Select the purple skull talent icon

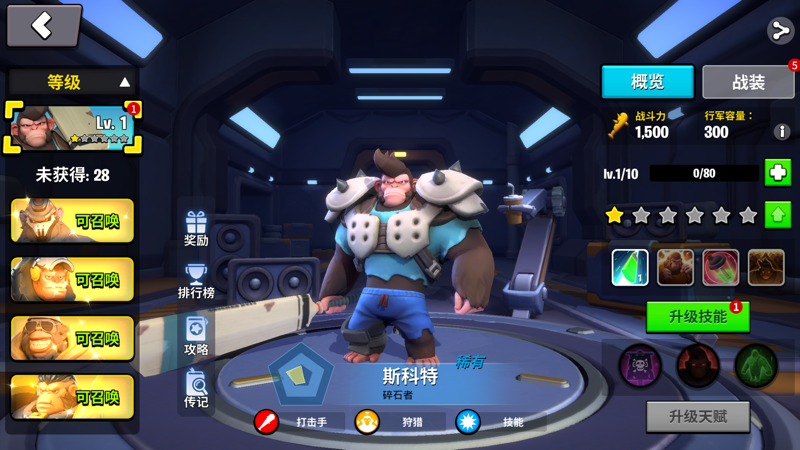coord(640,366)
